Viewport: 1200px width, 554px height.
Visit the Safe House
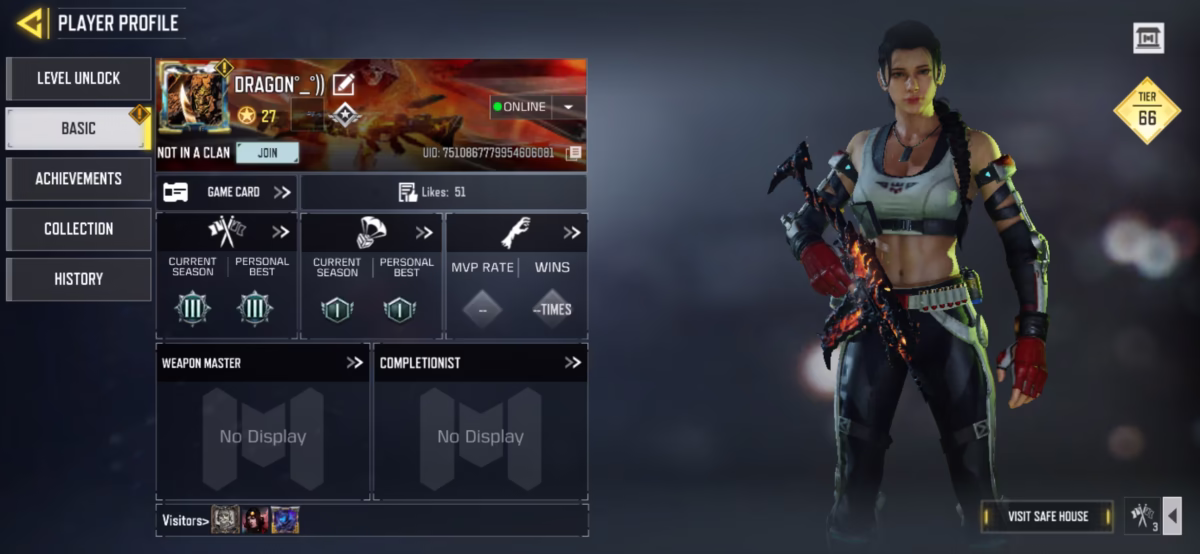pyautogui.click(x=1047, y=516)
